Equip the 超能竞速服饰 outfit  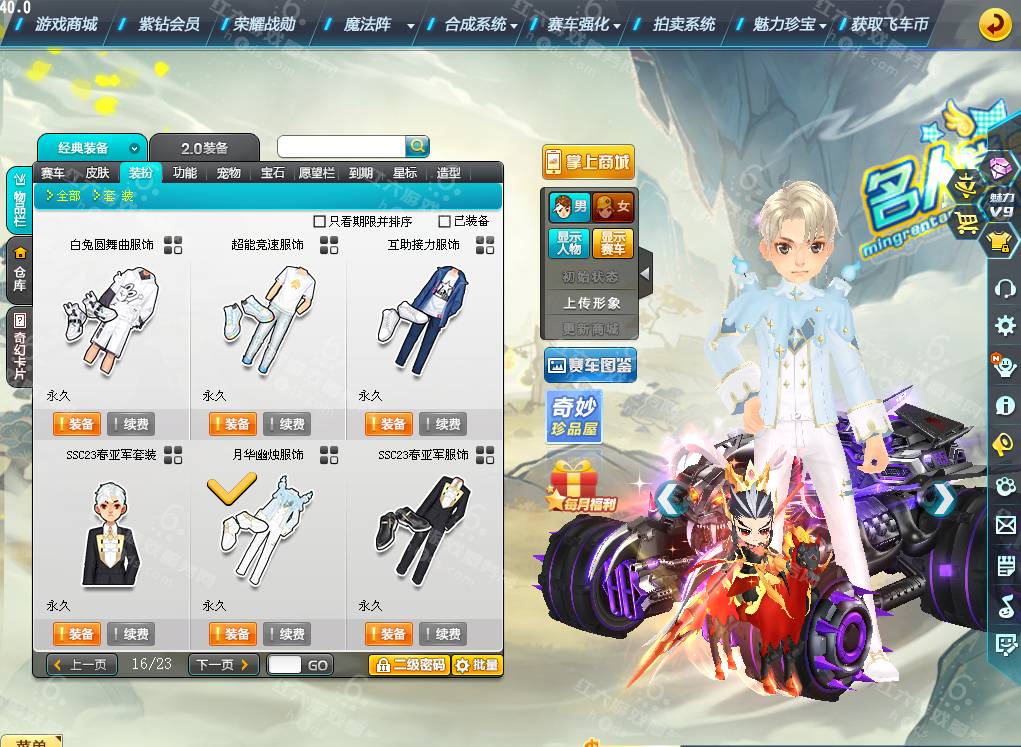pos(232,424)
